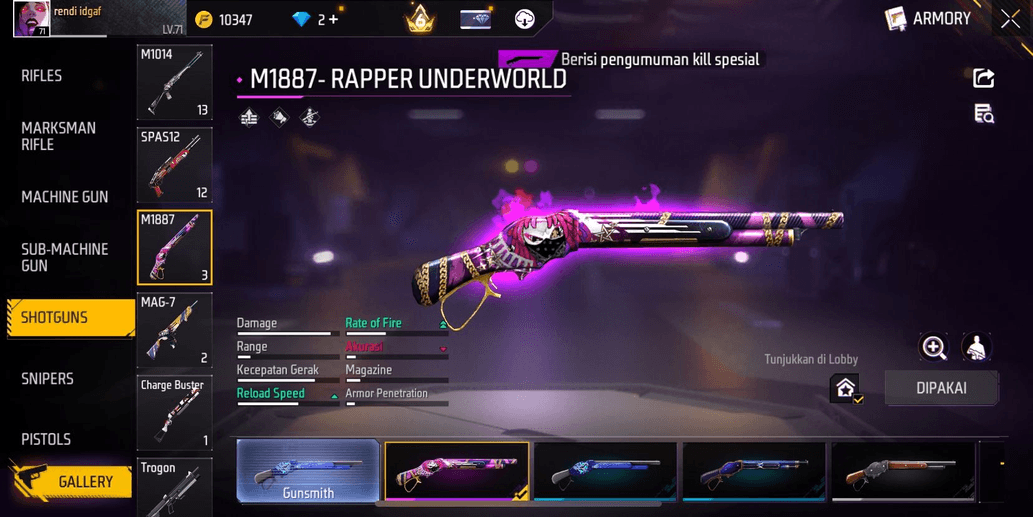Select the brown wooden shotgun skin
Image resolution: width=1033 pixels, height=517 pixels.
(x=901, y=471)
